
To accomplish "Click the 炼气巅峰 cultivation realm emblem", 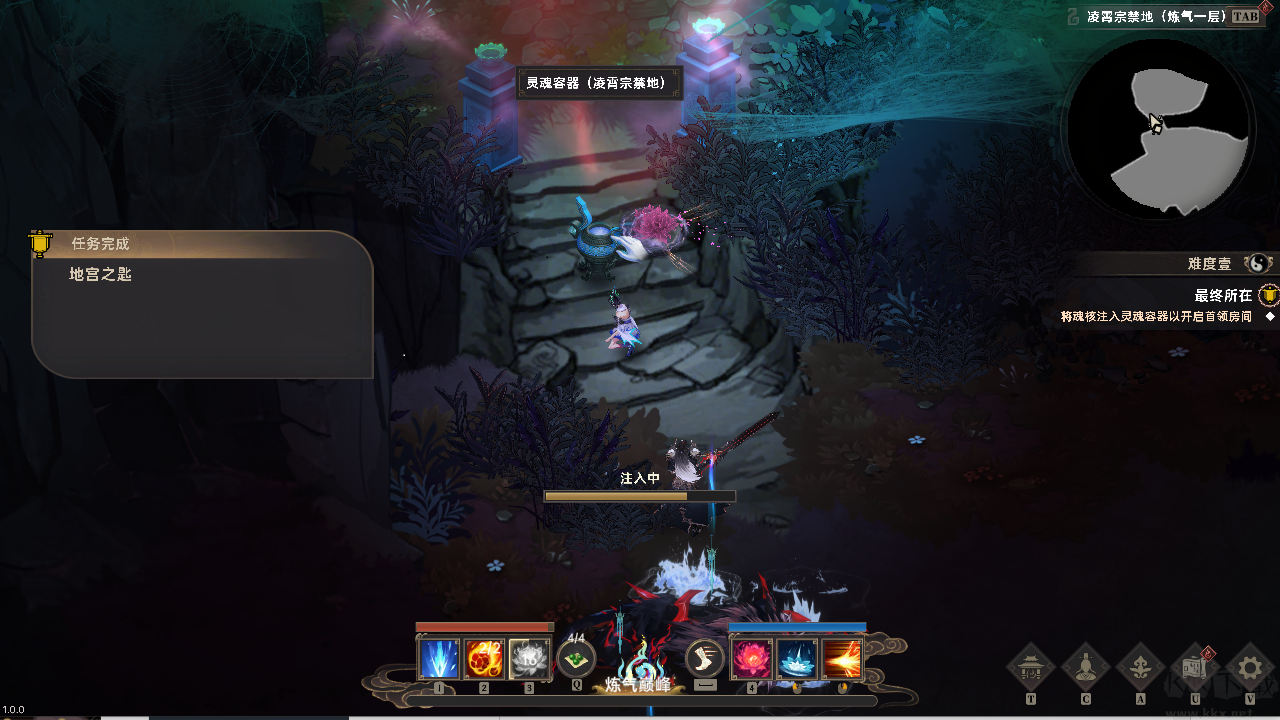I will pos(640,670).
